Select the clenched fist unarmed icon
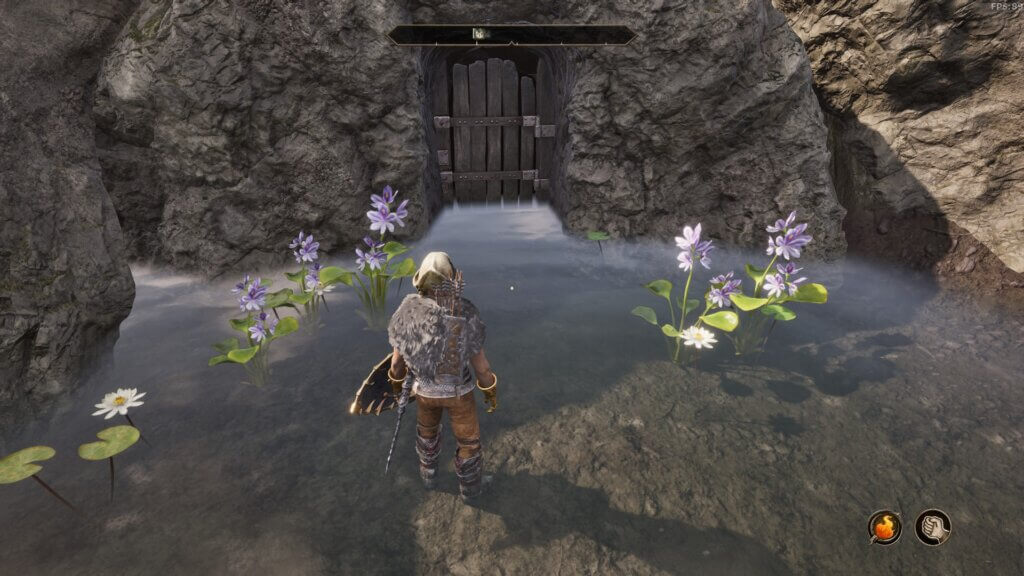This screenshot has width=1024, height=576. (932, 527)
